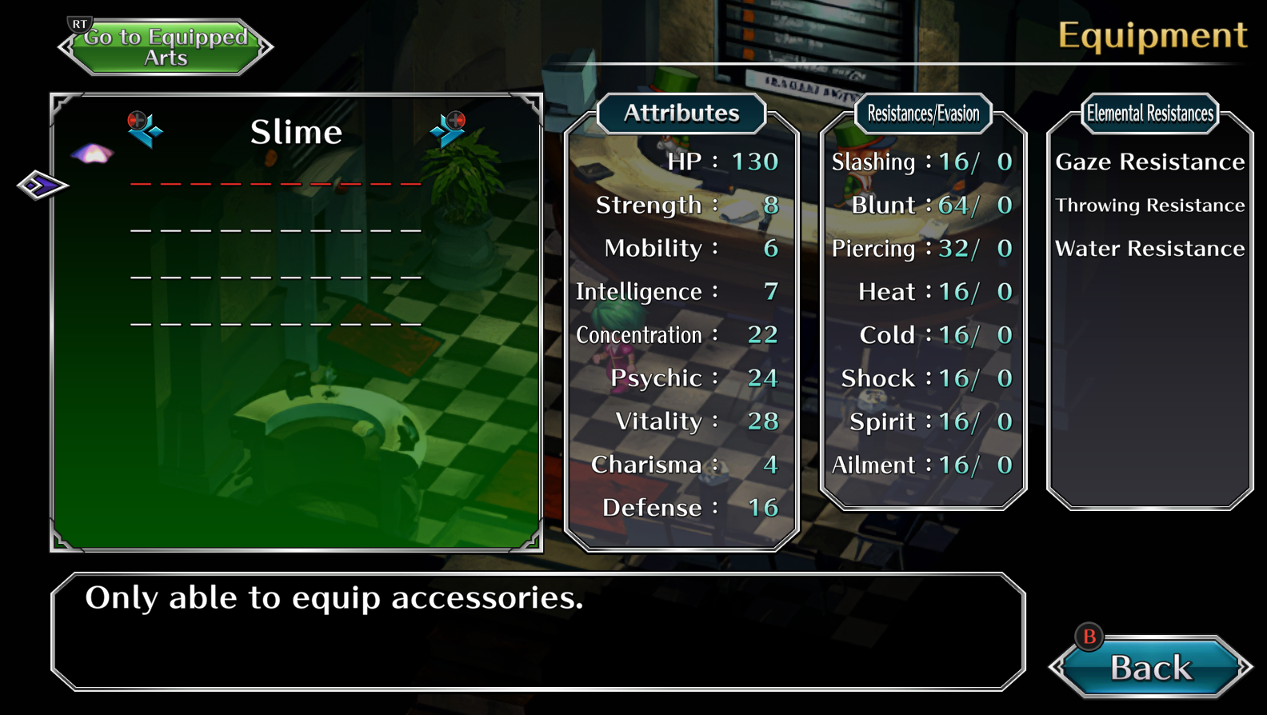Go back with the Back button
Image resolution: width=1267 pixels, height=715 pixels.
[x=1150, y=666]
